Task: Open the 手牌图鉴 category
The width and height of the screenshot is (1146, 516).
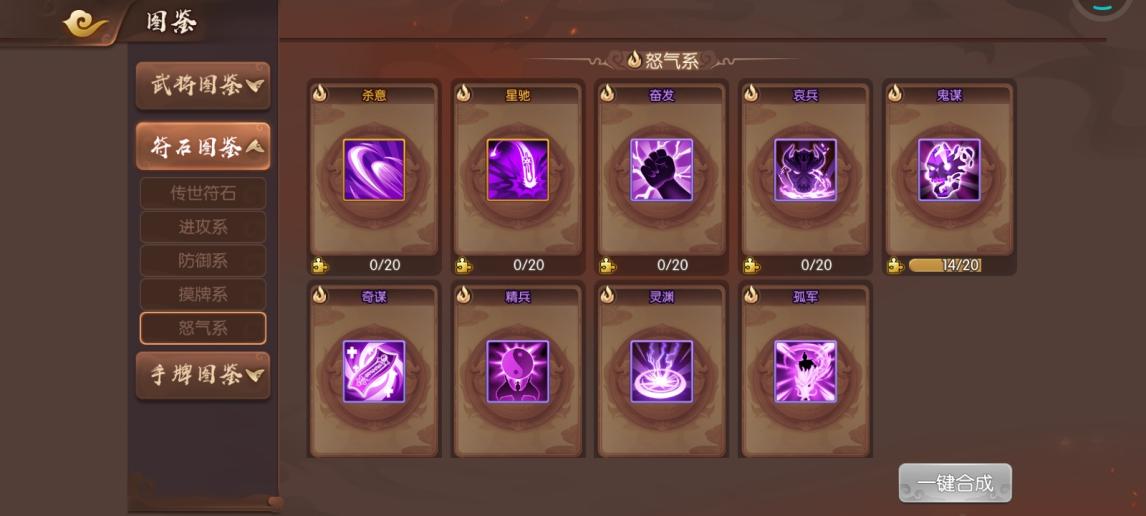Action: pos(203,375)
